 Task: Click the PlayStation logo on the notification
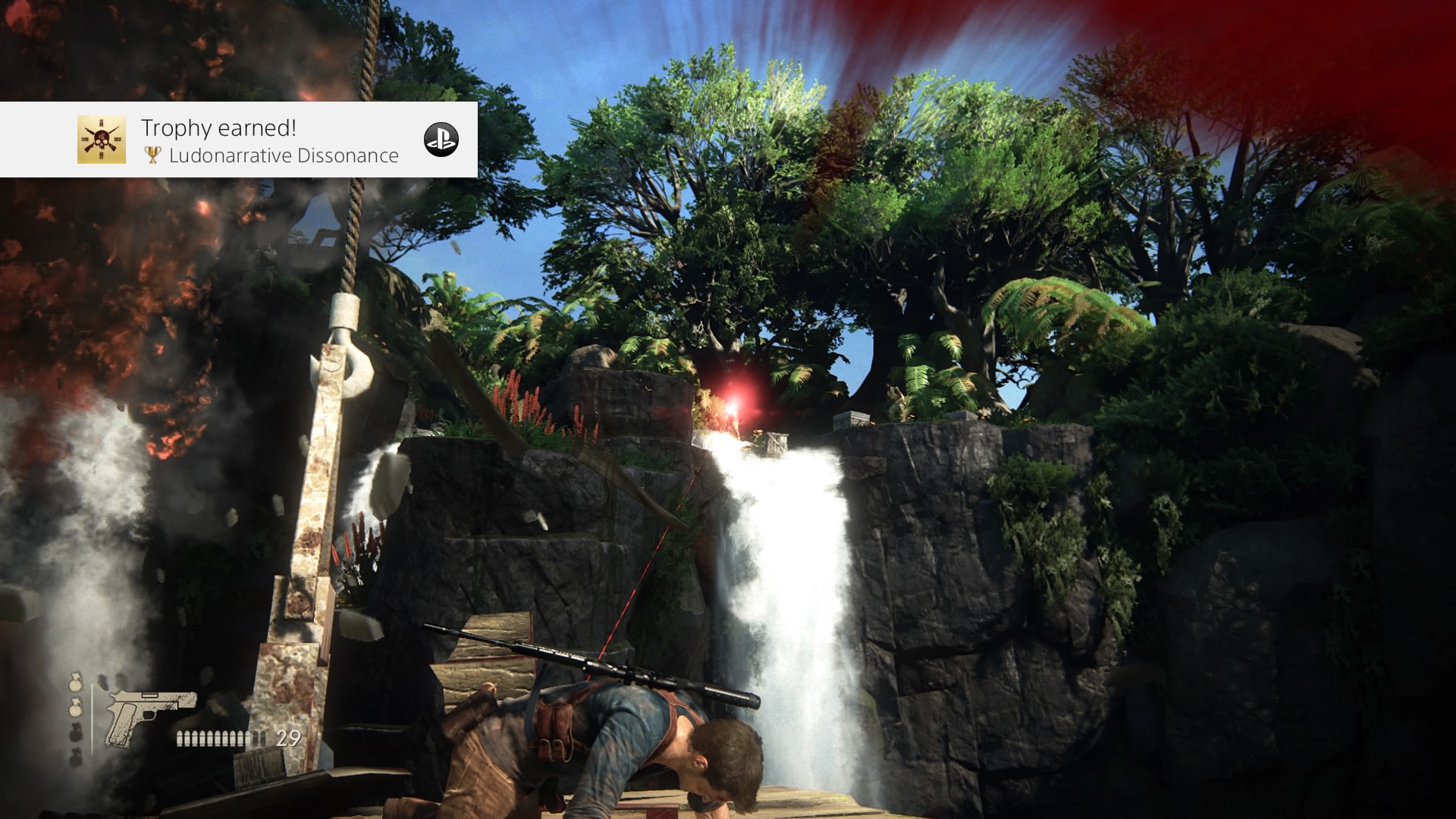(x=441, y=140)
